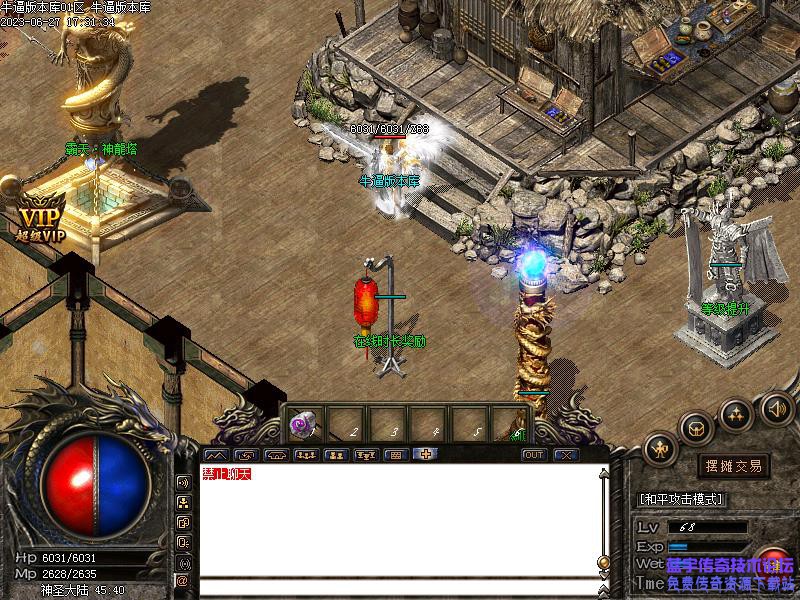Open the character equipment panel icon
Image resolution: width=800 pixels, height=600 pixels.
tap(661, 450)
